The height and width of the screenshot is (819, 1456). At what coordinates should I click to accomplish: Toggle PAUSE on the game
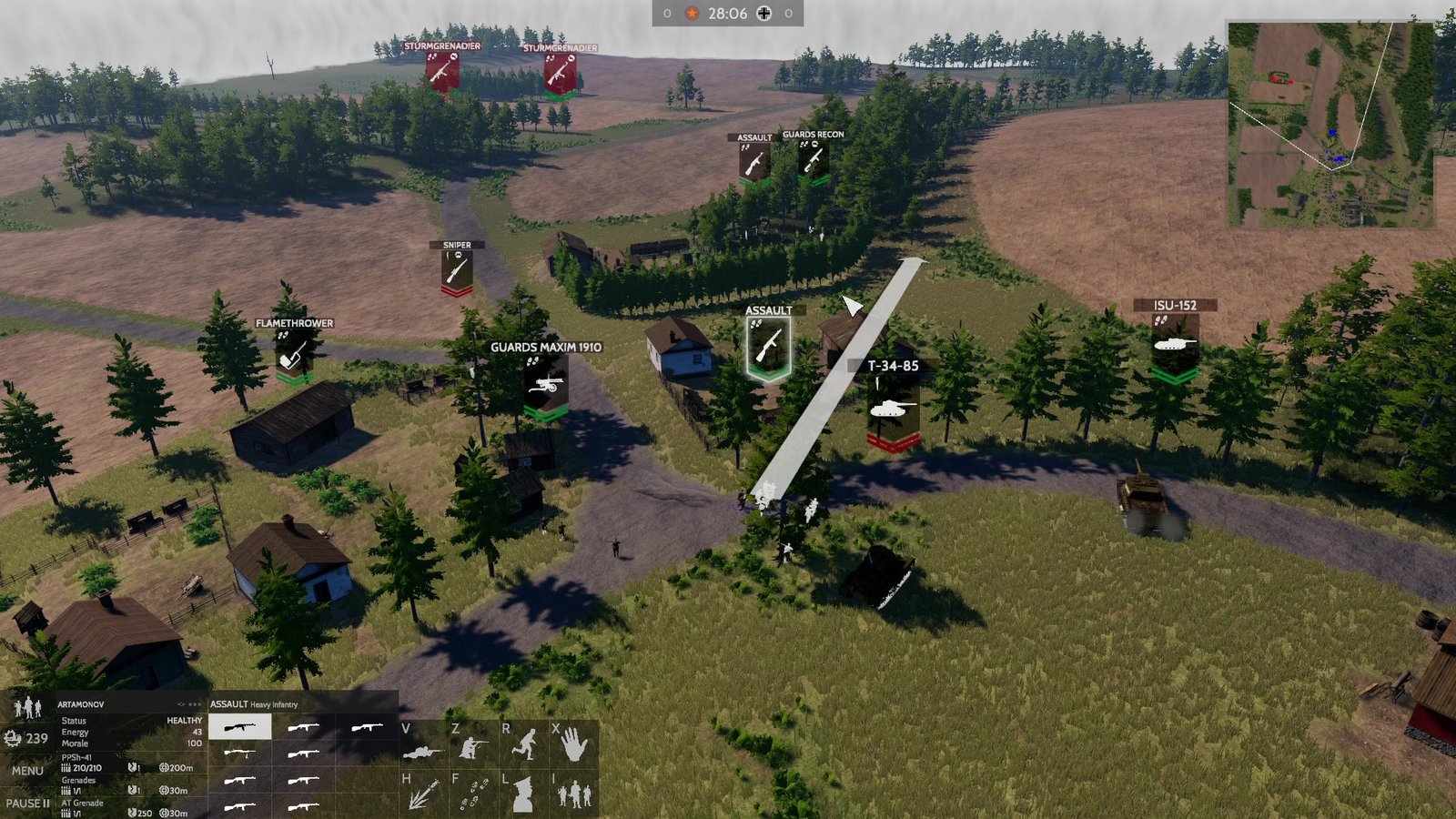coord(27,804)
